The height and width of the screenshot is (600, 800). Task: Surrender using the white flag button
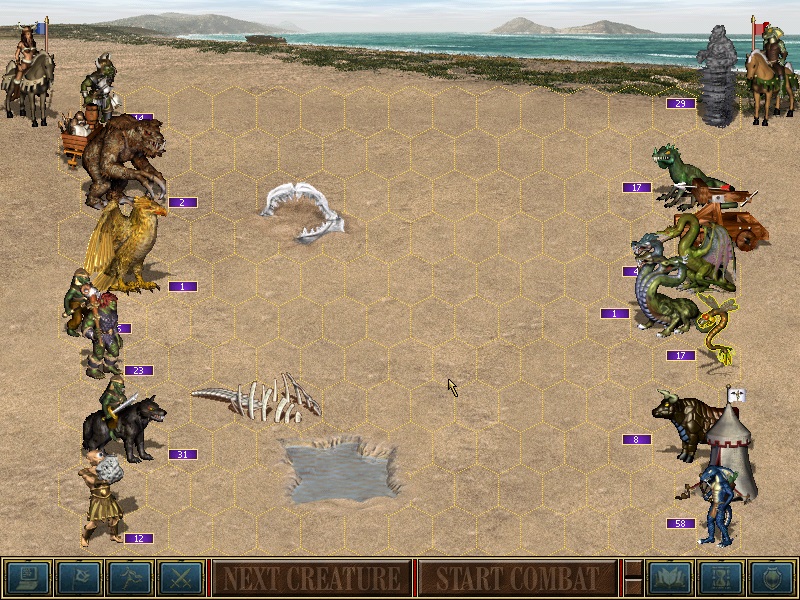point(78,578)
